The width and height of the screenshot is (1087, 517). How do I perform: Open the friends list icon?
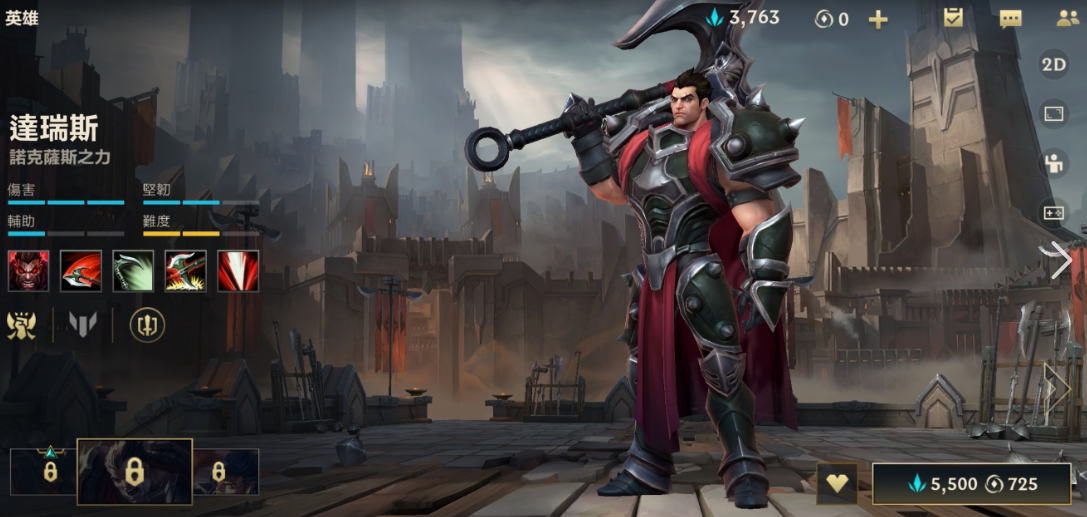click(x=1067, y=18)
